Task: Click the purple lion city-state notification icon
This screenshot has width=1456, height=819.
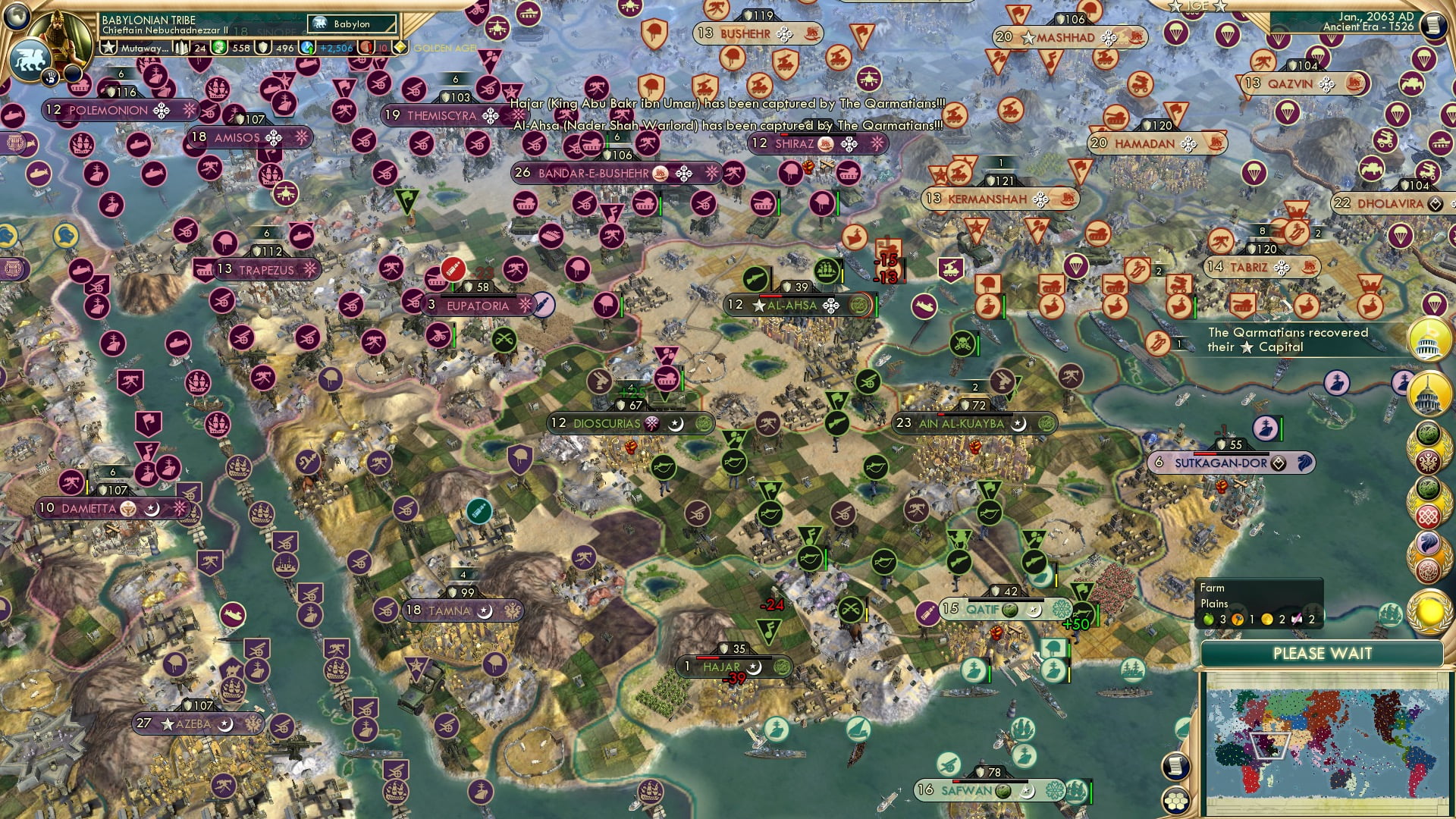Action: coord(1429,544)
